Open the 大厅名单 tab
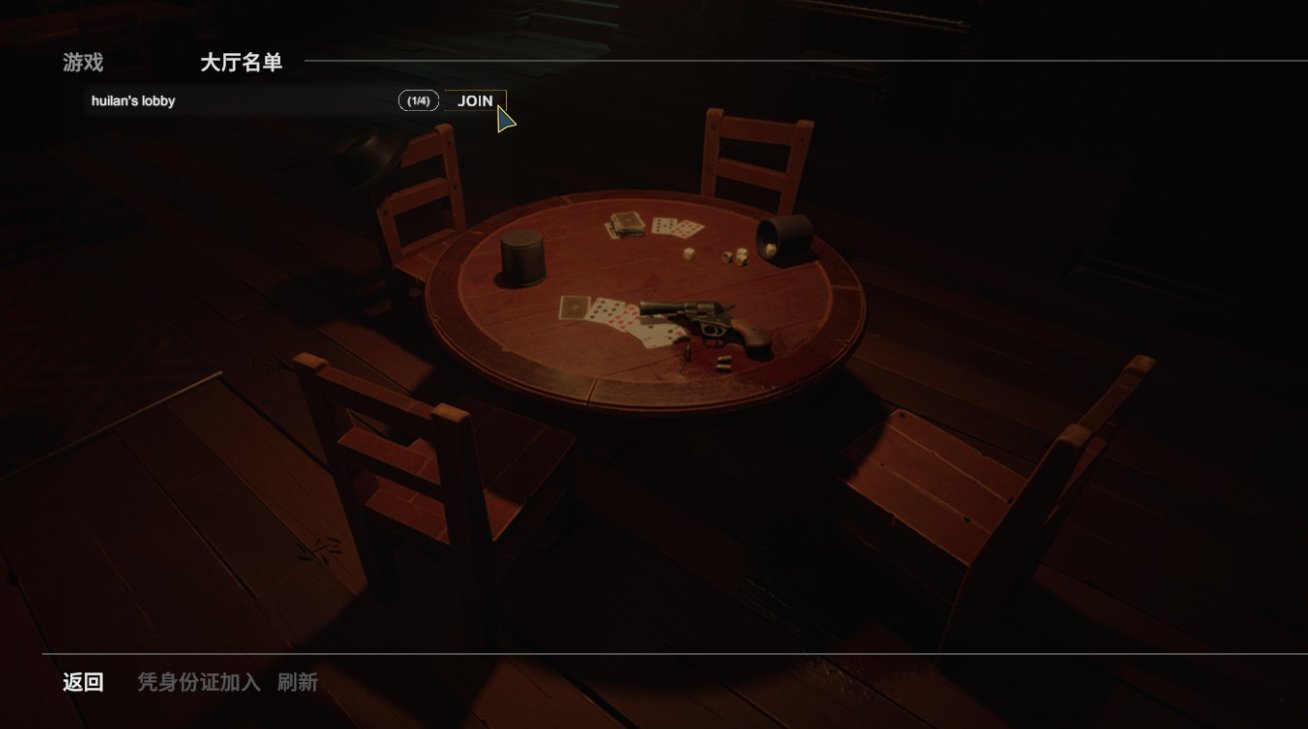Image resolution: width=1308 pixels, height=729 pixels. tap(241, 63)
